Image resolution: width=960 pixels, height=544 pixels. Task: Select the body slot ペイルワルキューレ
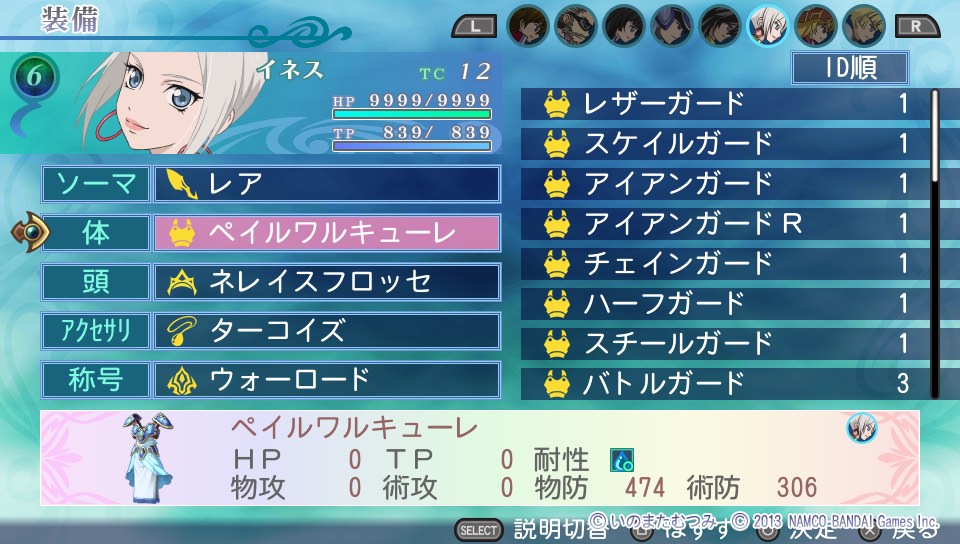(326, 233)
